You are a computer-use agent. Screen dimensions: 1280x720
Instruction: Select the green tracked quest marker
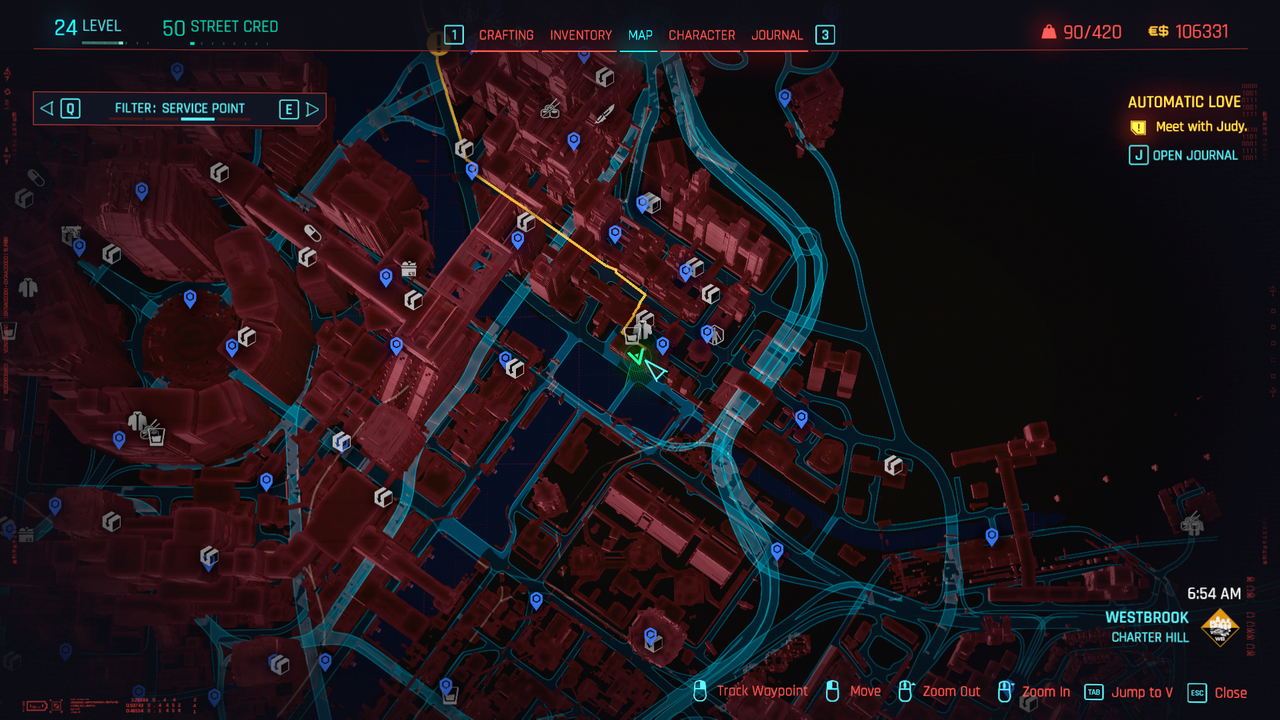click(x=635, y=358)
